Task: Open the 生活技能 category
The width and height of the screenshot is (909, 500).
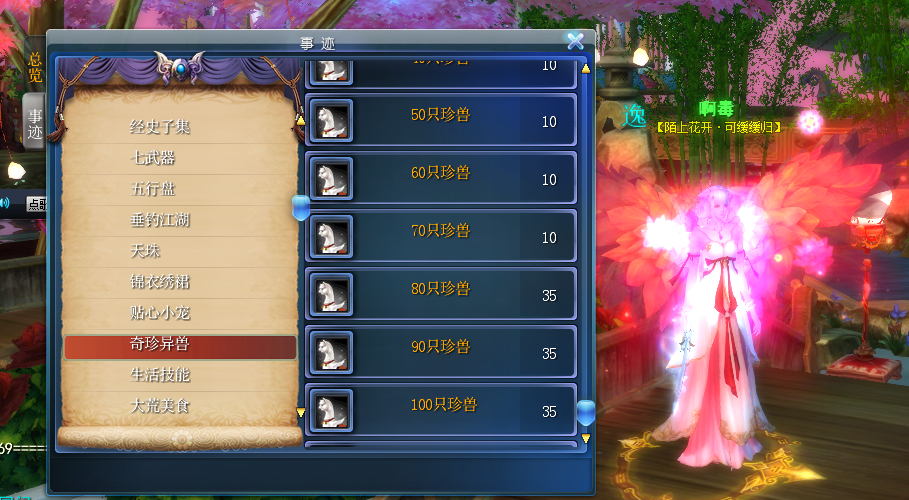Action: [x=160, y=375]
